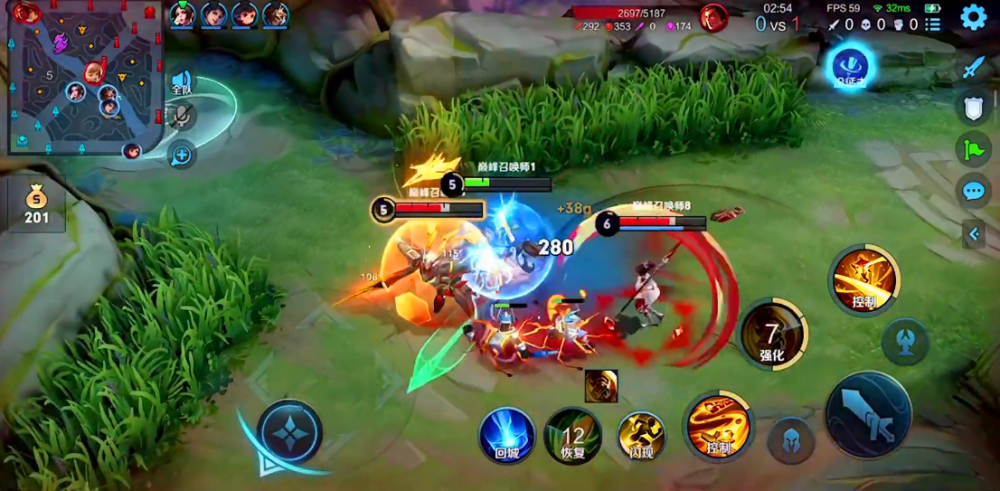
Task: Toggle the team voice speaker
Action: [181, 82]
